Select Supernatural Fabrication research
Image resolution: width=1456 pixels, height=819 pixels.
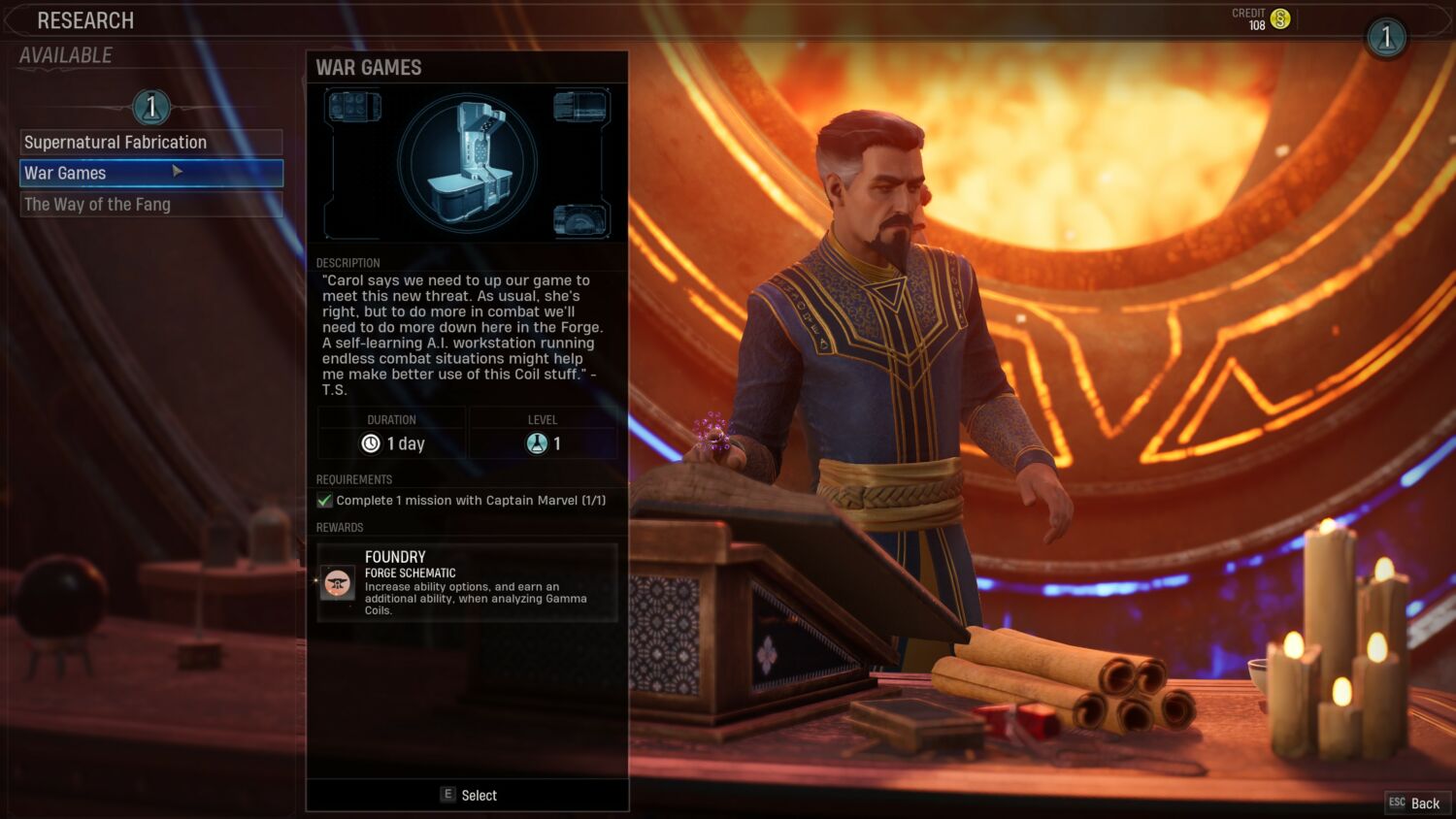pos(151,143)
